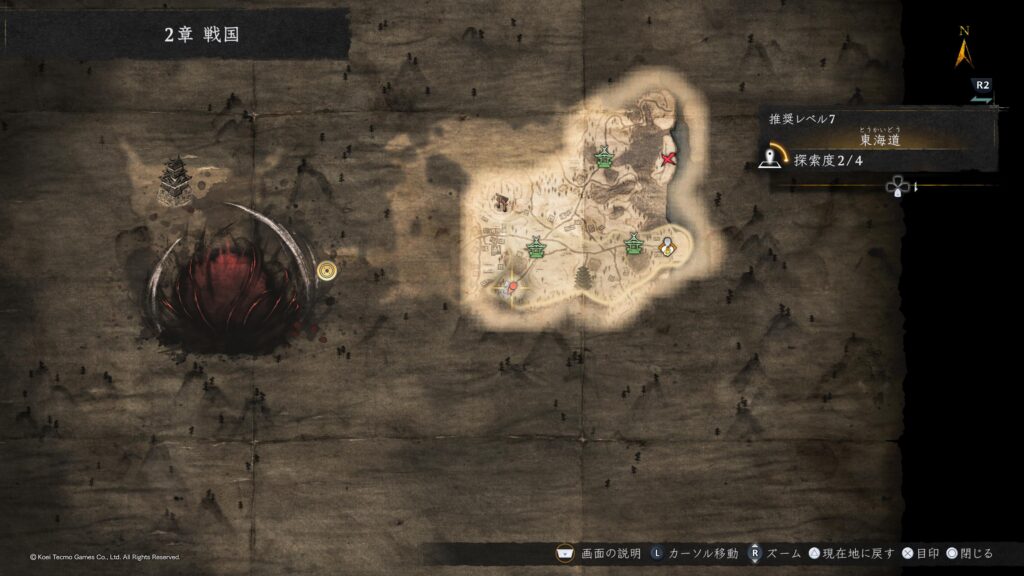Screen dimensions: 1024x576
Task: Choose the shrine marker closest to the player cursor
Action: (x=537, y=247)
